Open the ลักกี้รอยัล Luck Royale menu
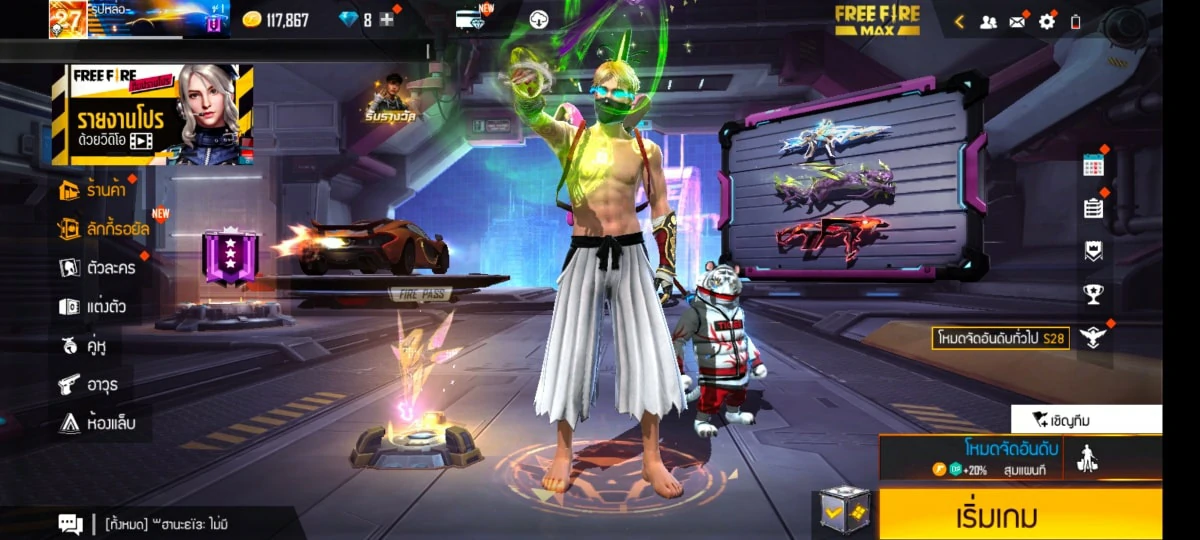 click(104, 229)
